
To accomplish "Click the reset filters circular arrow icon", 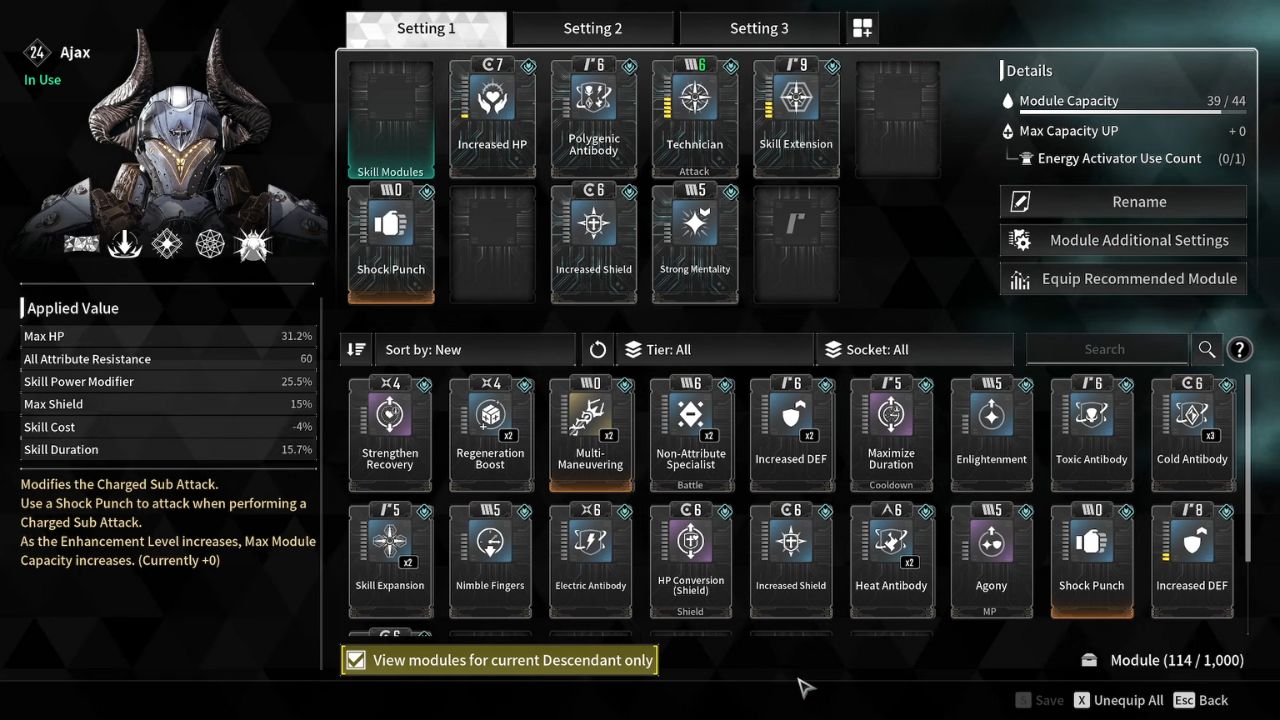I will (x=597, y=349).
